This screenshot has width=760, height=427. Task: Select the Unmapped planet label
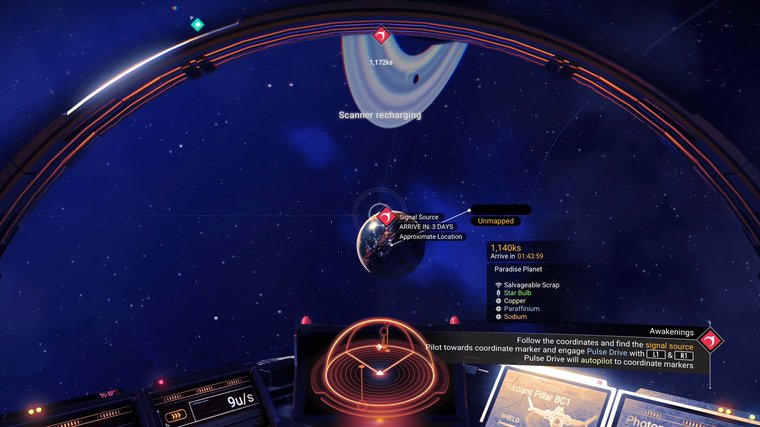[x=496, y=221]
